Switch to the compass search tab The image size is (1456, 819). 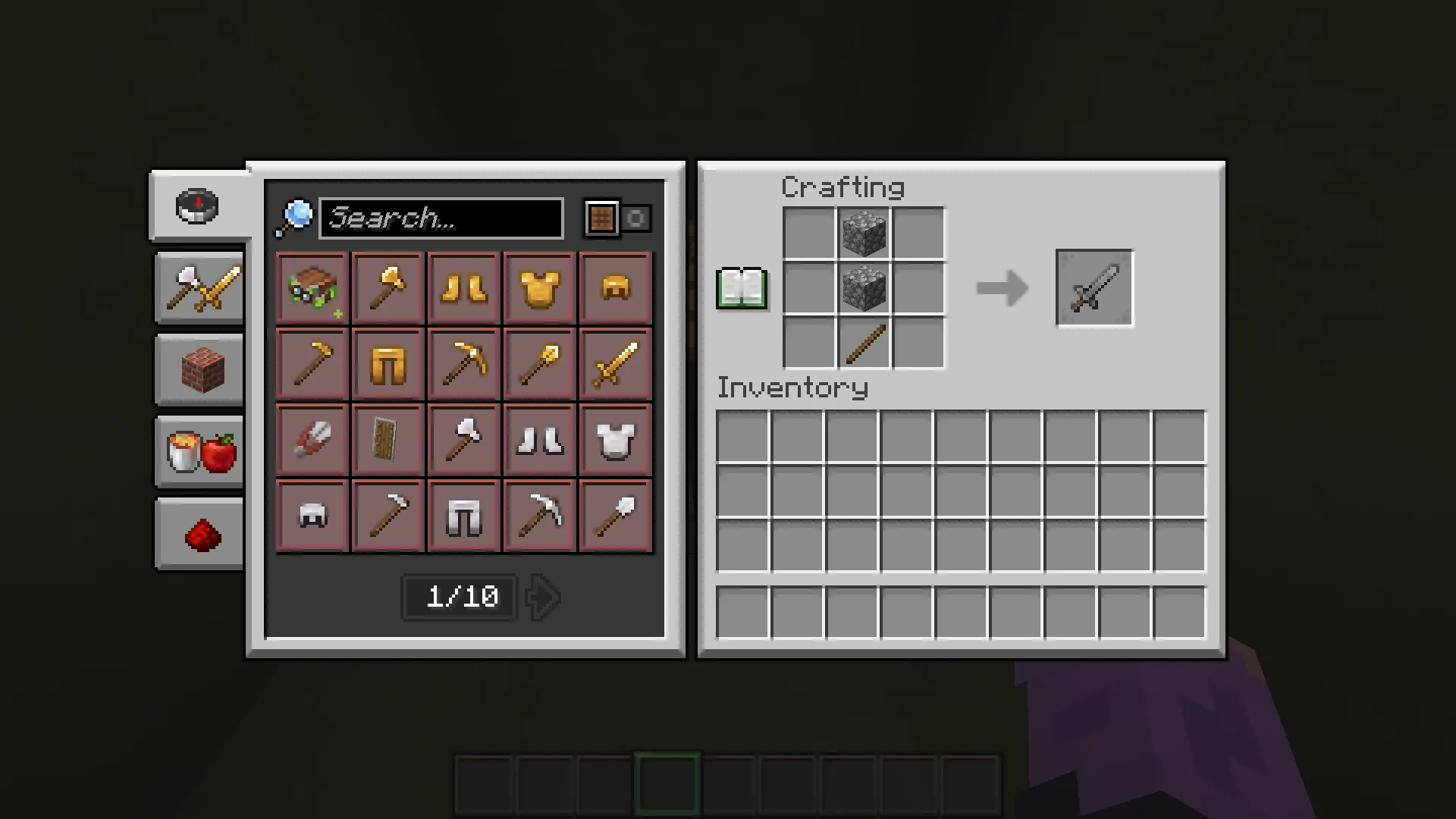(199, 206)
